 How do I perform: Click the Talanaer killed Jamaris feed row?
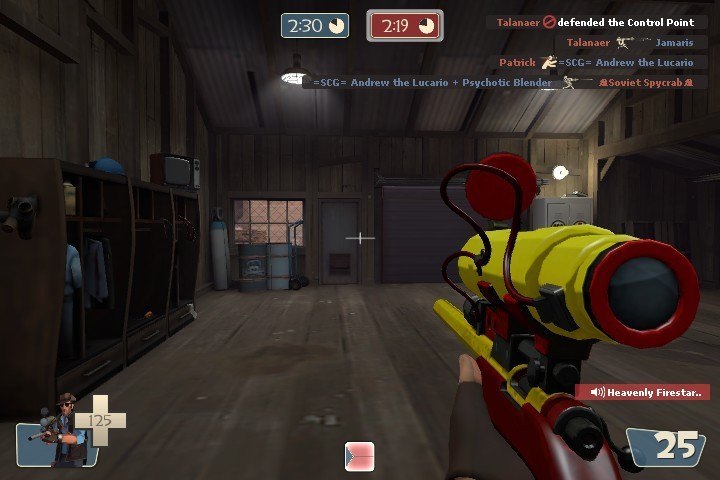(629, 42)
